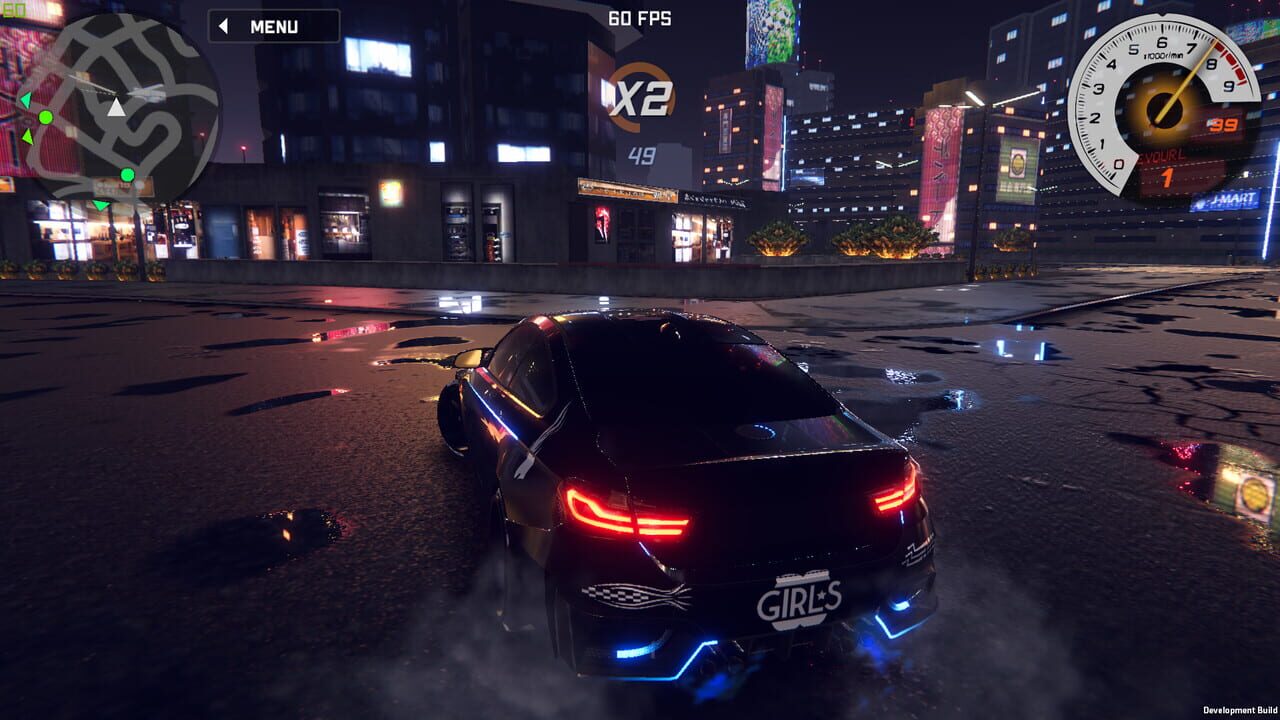Select the upper green dot marker on minimap
Screen dimensions: 1280x720
coord(46,118)
